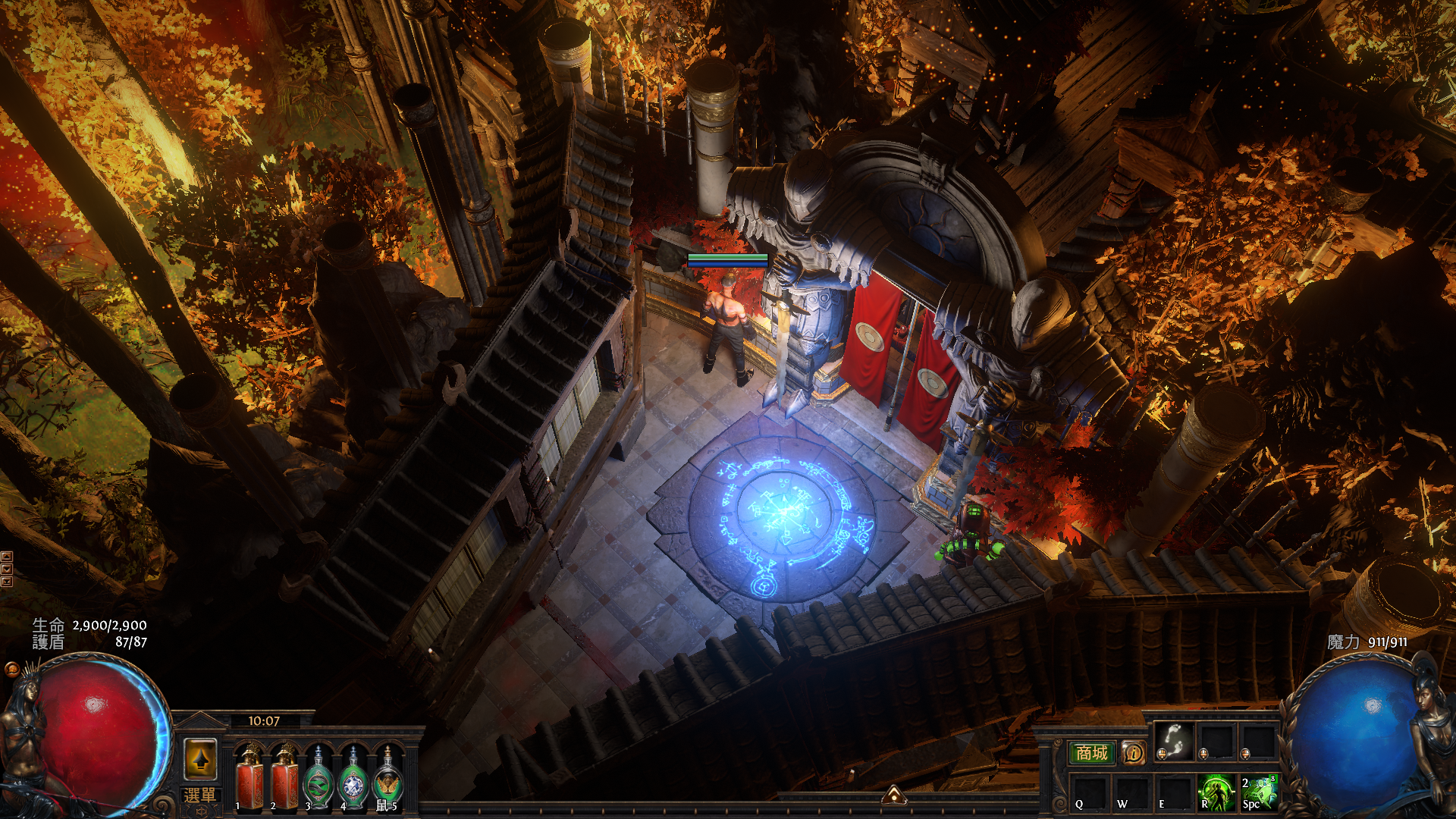Viewport: 1456px width, 819px height.
Task: Use the green serpent flask labeled 3
Action: tap(318, 779)
